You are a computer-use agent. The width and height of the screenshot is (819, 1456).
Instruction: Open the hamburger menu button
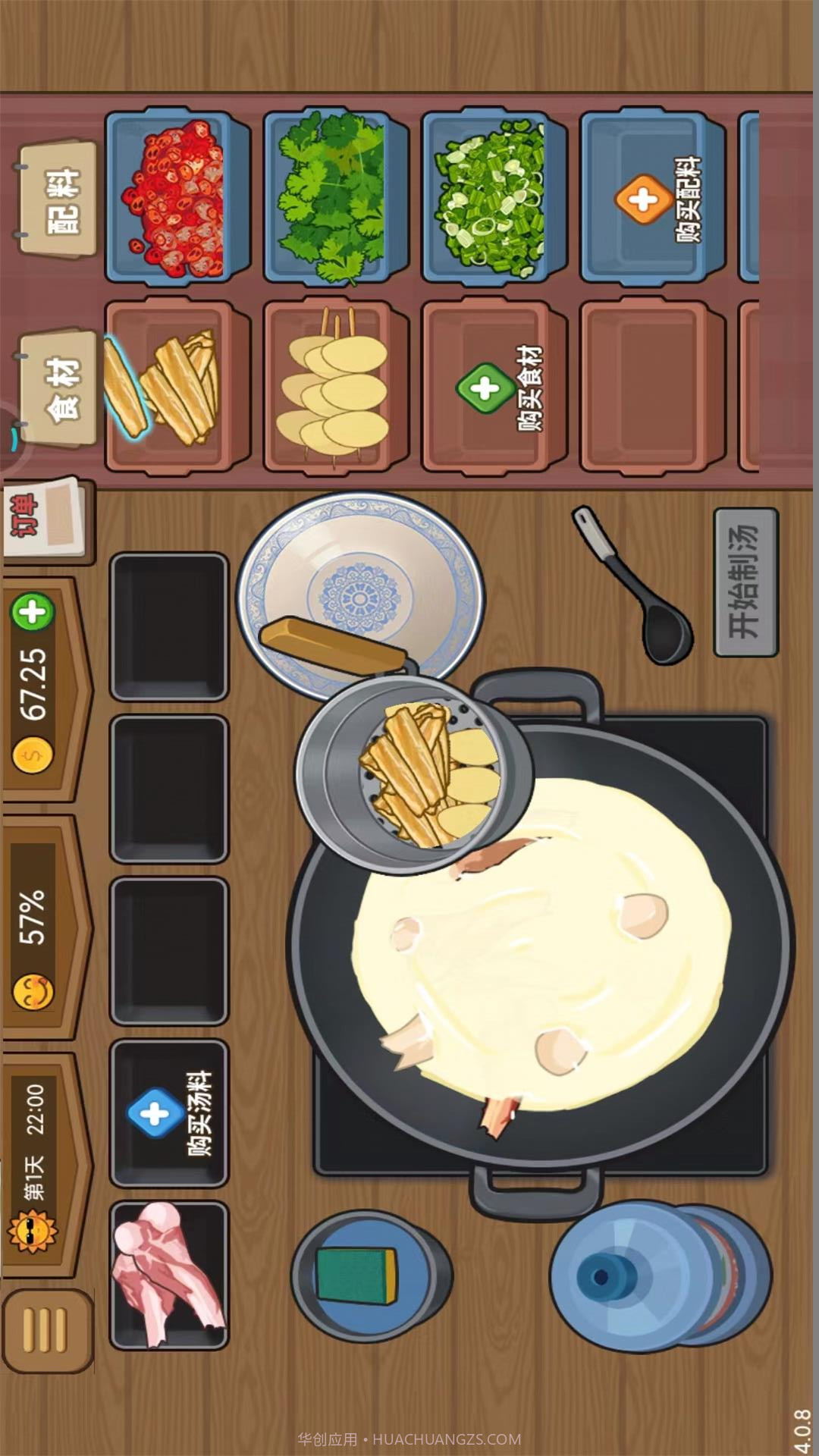[x=47, y=1330]
